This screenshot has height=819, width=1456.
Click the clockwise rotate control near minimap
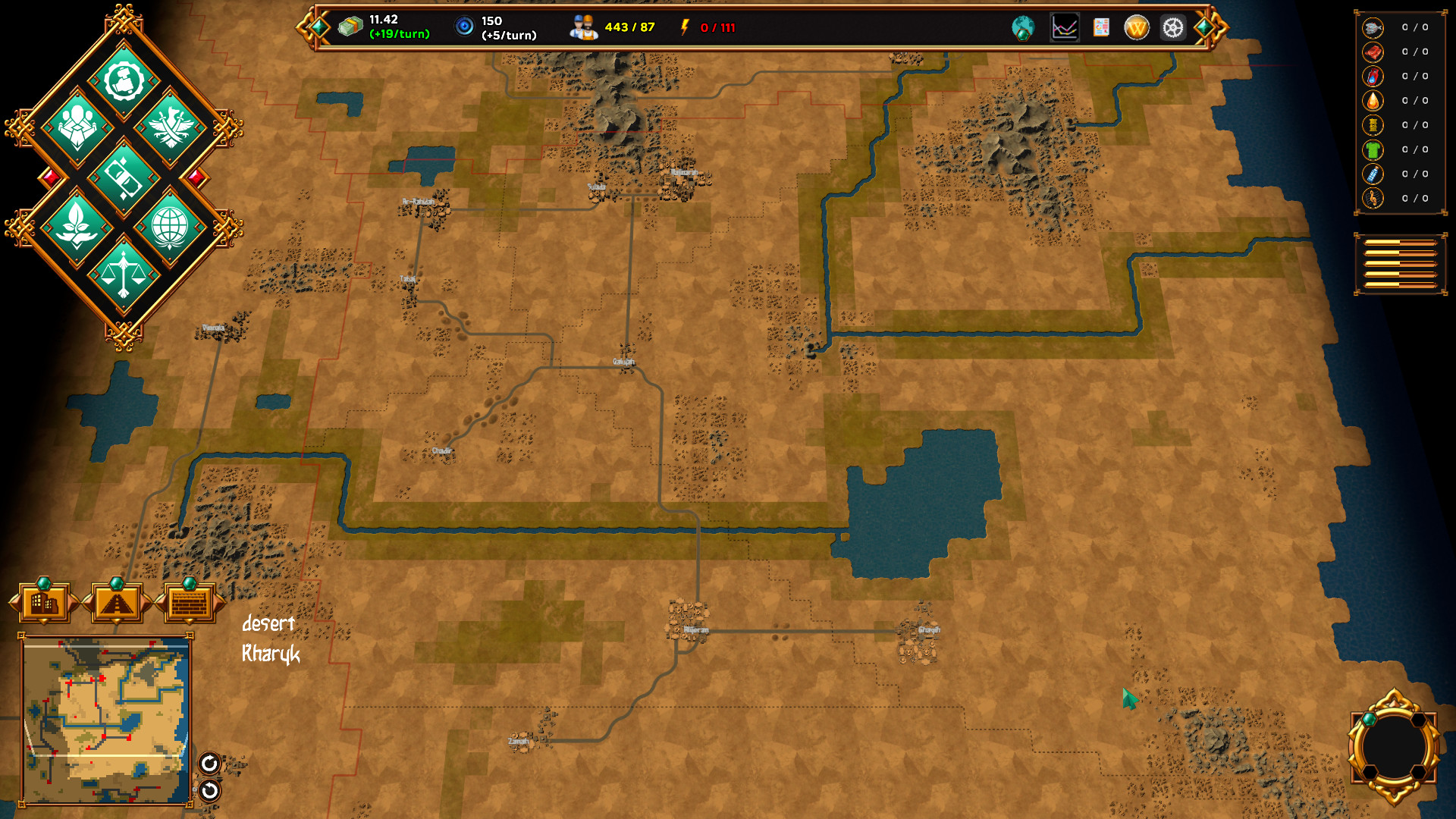(x=210, y=764)
